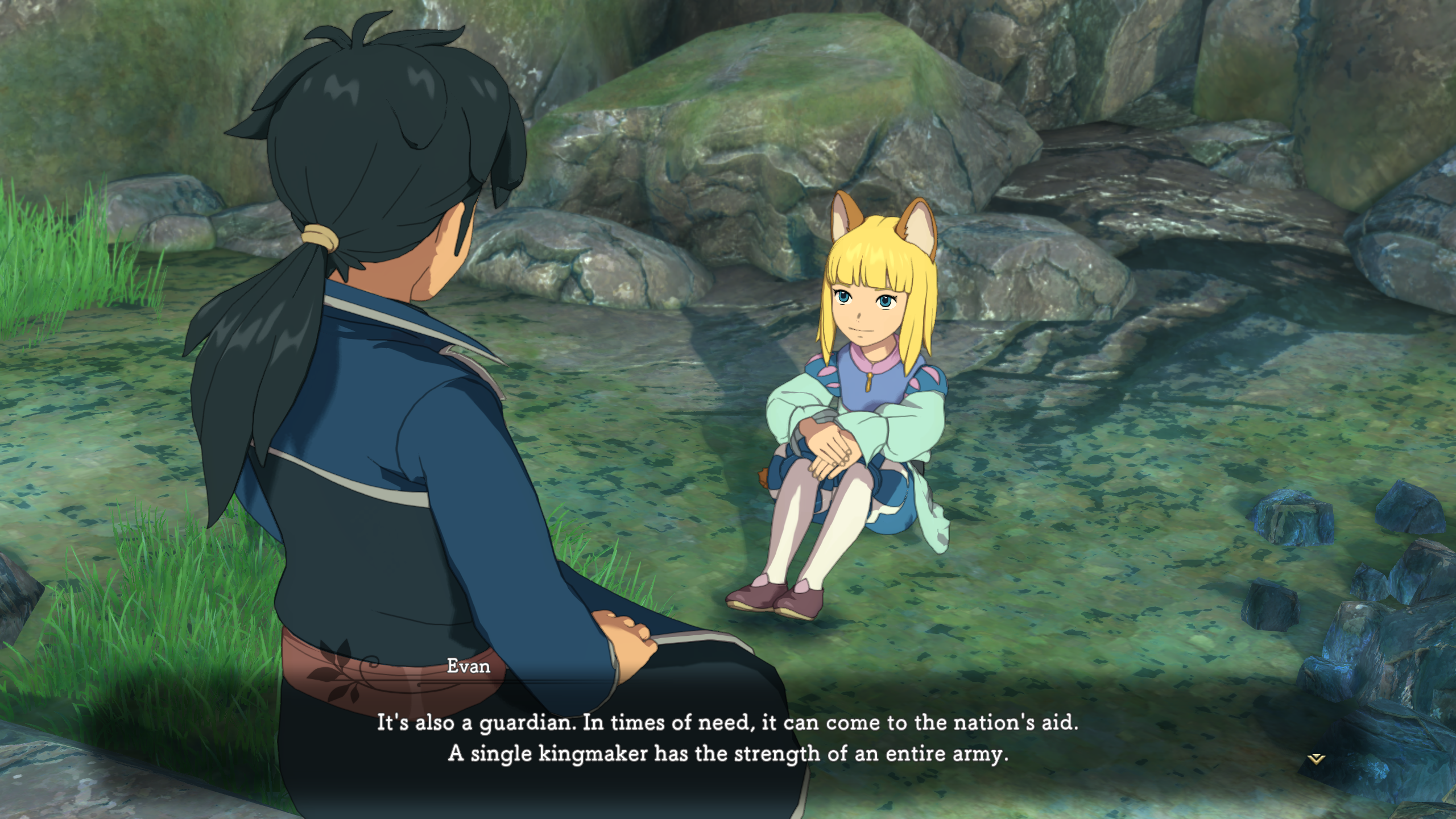Advance dialogue with the gold arrow indicator
1456x819 pixels.
[1317, 759]
